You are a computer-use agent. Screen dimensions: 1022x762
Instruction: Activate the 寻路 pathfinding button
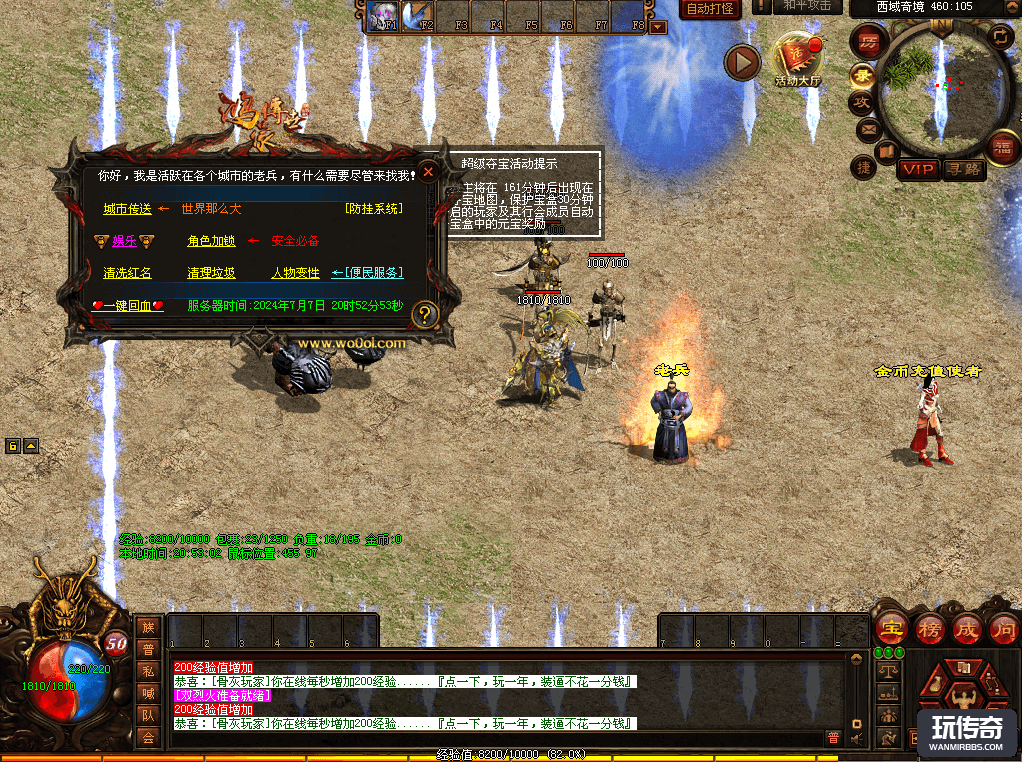(963, 169)
